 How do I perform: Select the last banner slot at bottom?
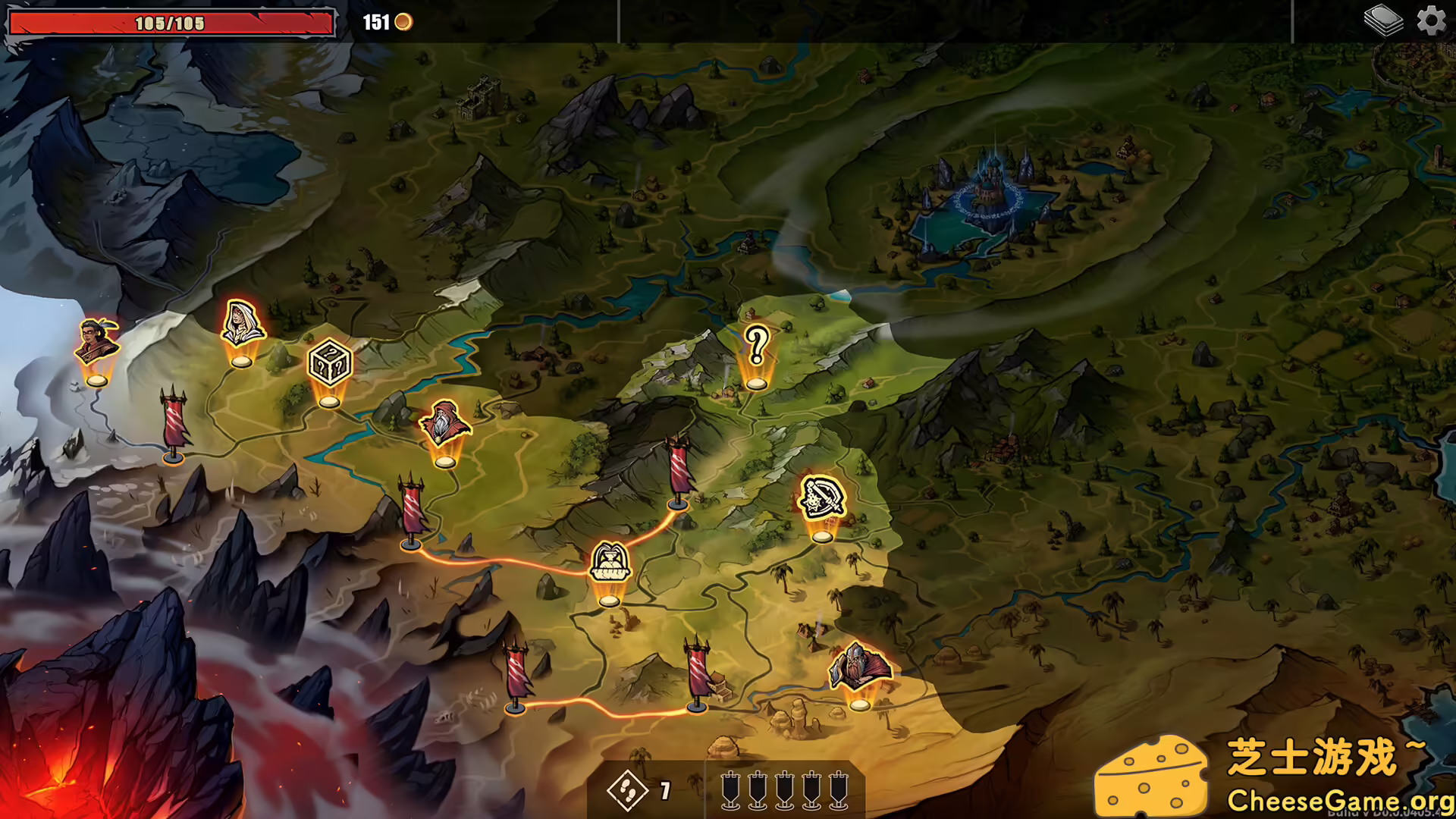point(839,792)
